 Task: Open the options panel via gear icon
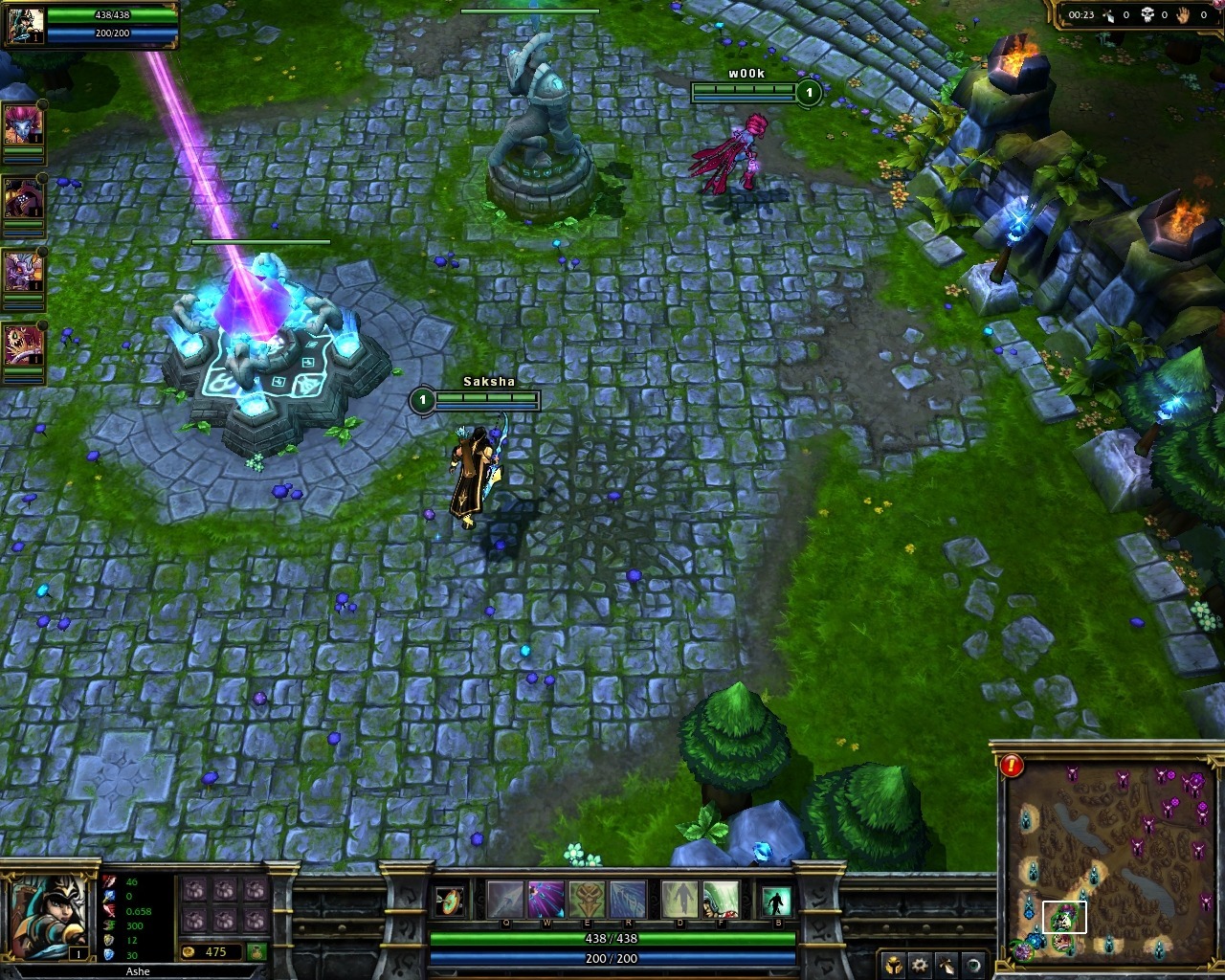coord(920,966)
